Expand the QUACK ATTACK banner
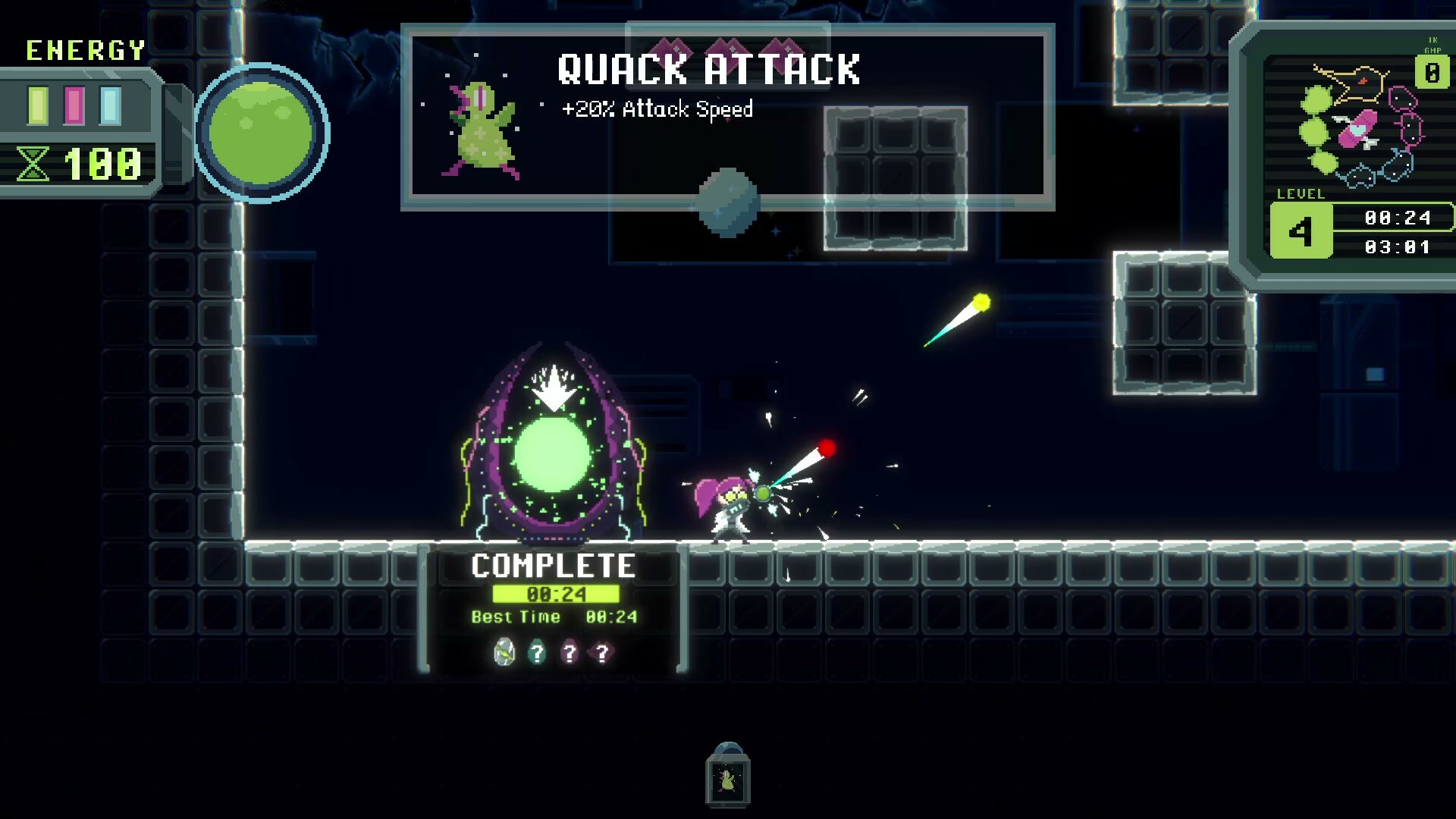This screenshot has height=819, width=1456. pos(709,70)
